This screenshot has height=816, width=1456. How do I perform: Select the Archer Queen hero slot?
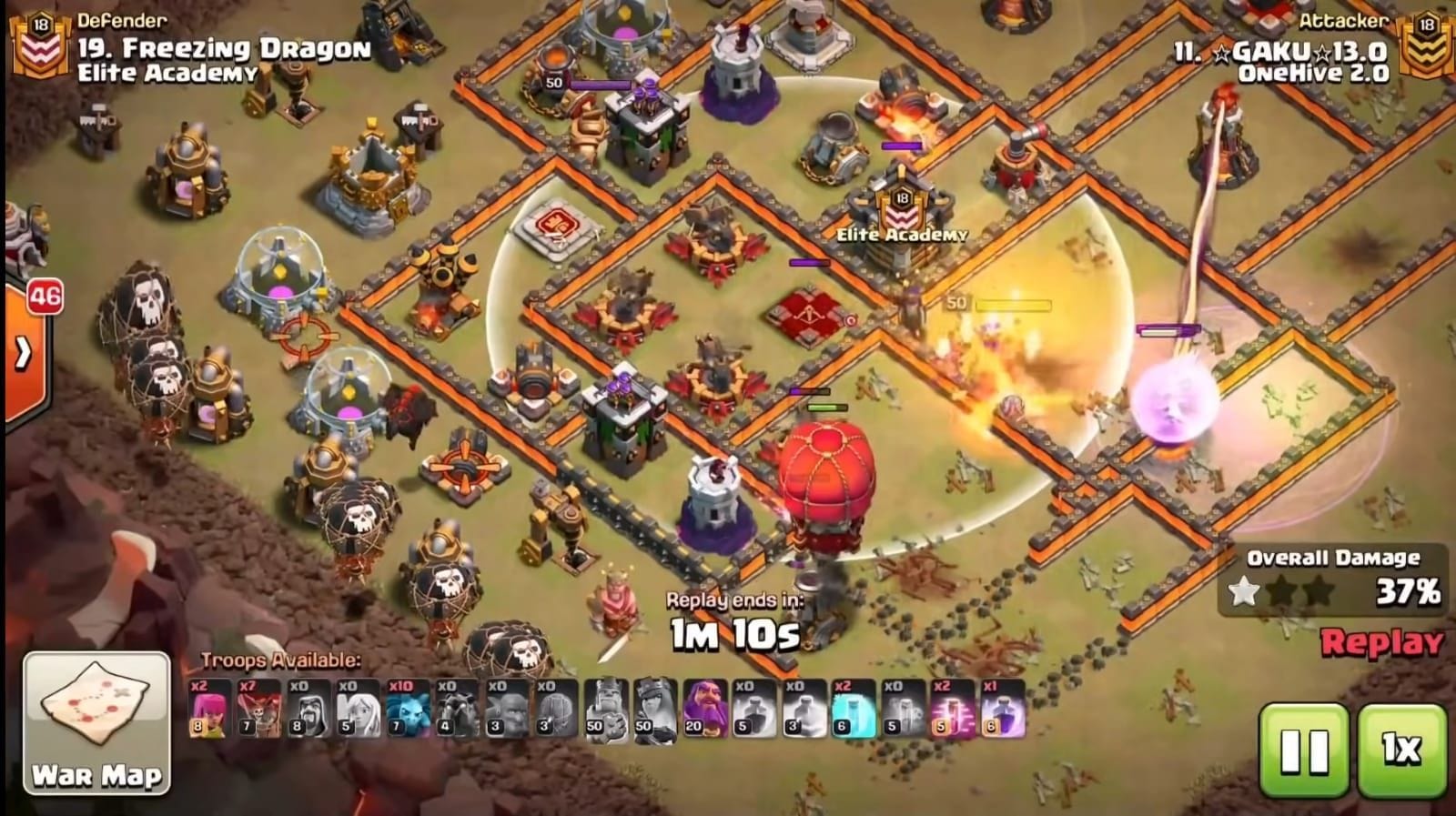click(656, 708)
